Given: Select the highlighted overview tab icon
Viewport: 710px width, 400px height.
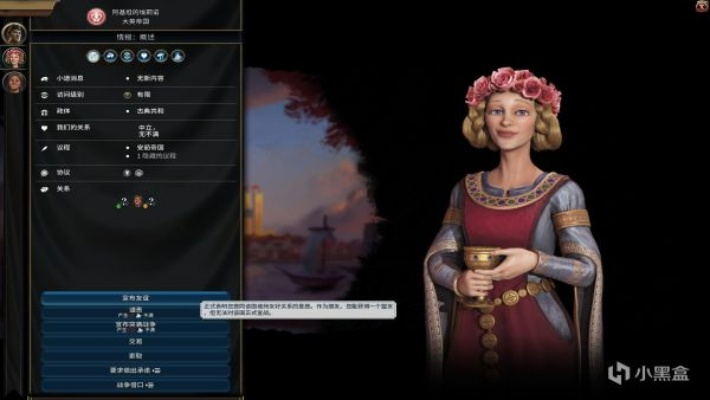Looking at the screenshot, I should click(93, 57).
